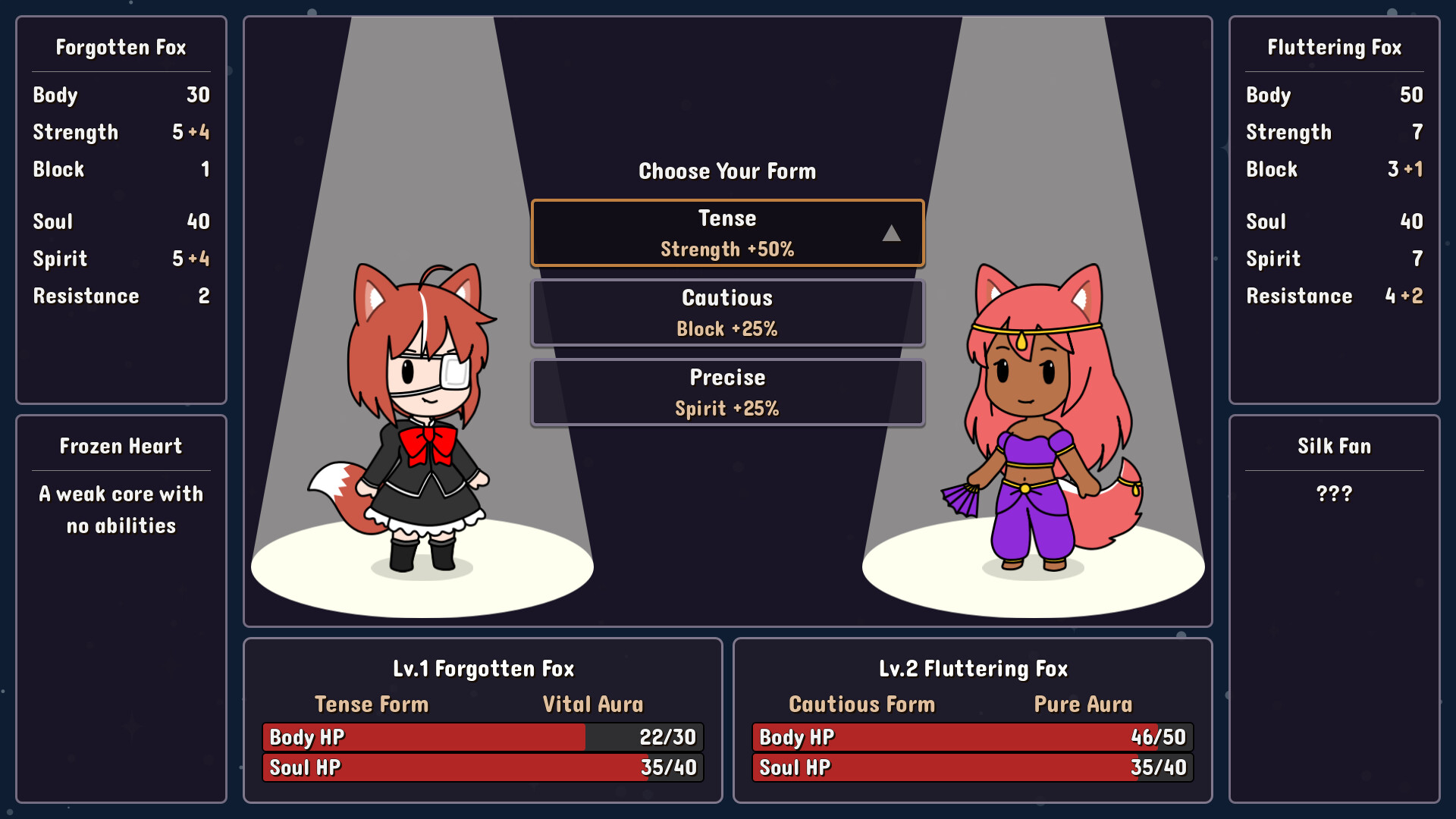1456x819 pixels.
Task: Expand the Forgotten Fox stats panel
Action: point(120,47)
